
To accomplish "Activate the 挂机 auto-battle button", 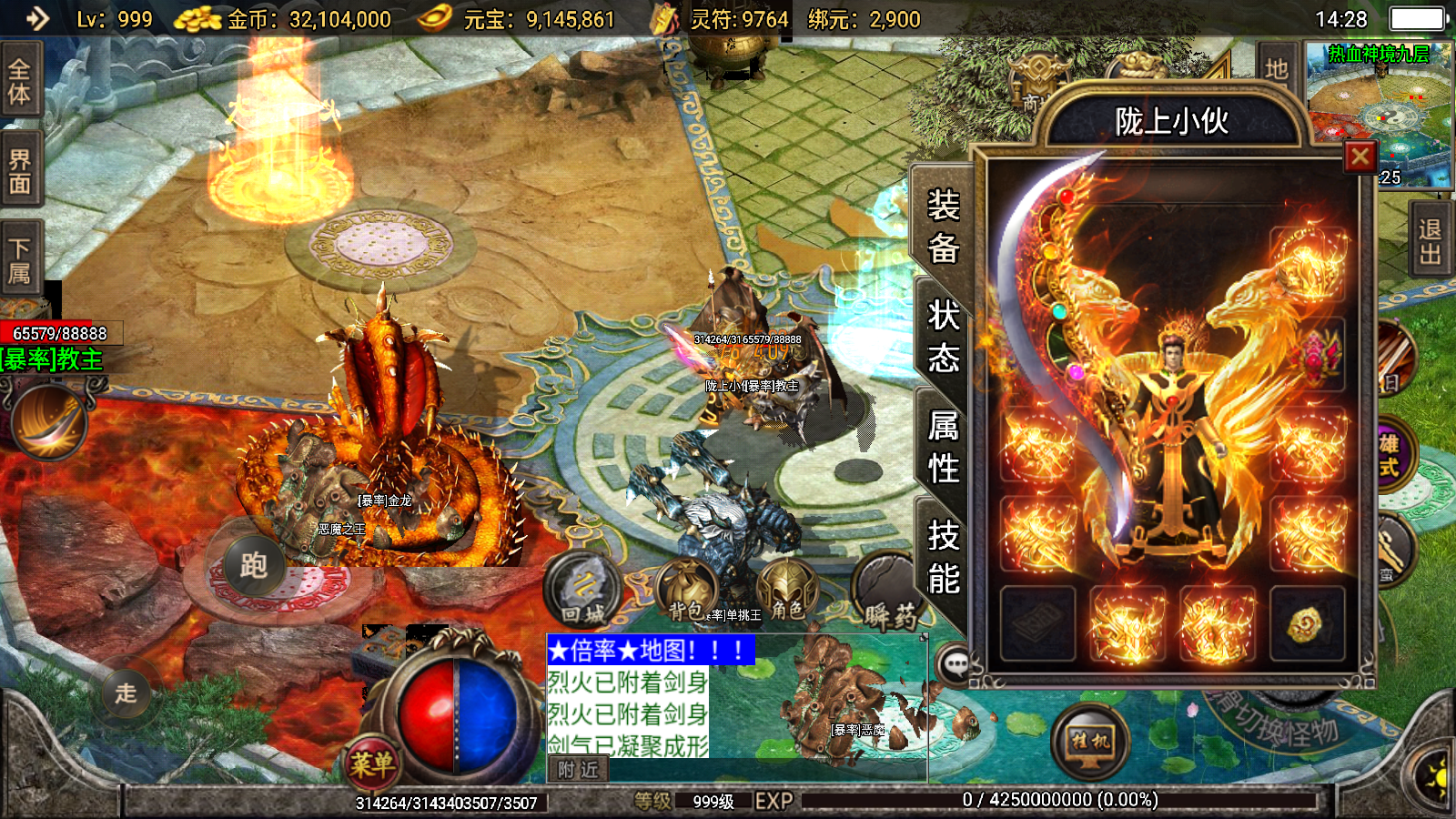I will (1090, 741).
